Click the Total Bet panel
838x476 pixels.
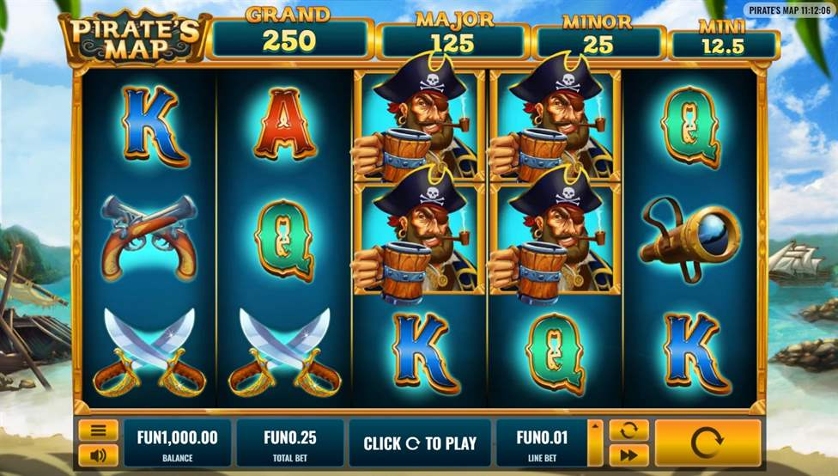point(289,443)
